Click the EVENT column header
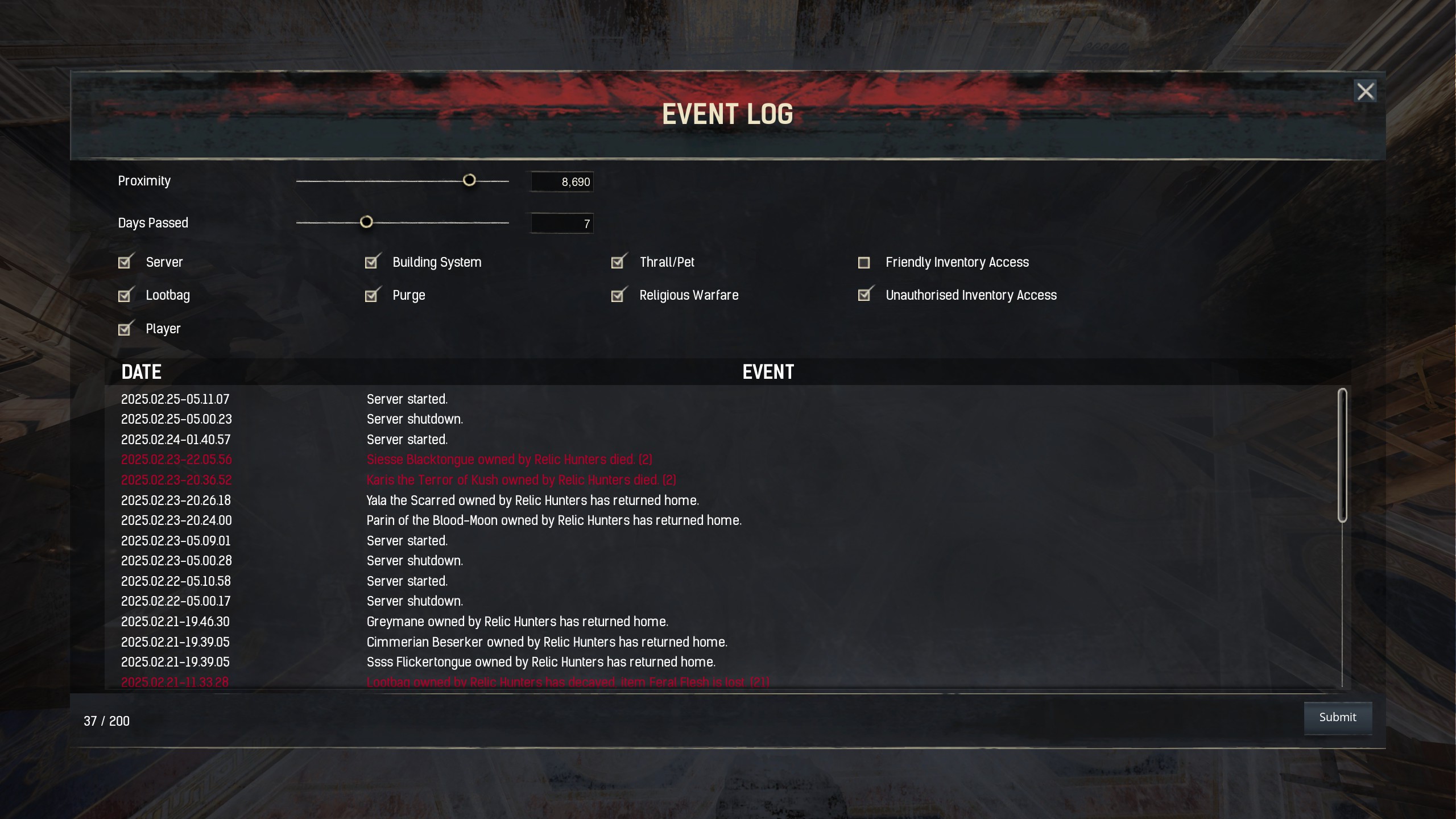The image size is (1456, 819). click(x=768, y=371)
